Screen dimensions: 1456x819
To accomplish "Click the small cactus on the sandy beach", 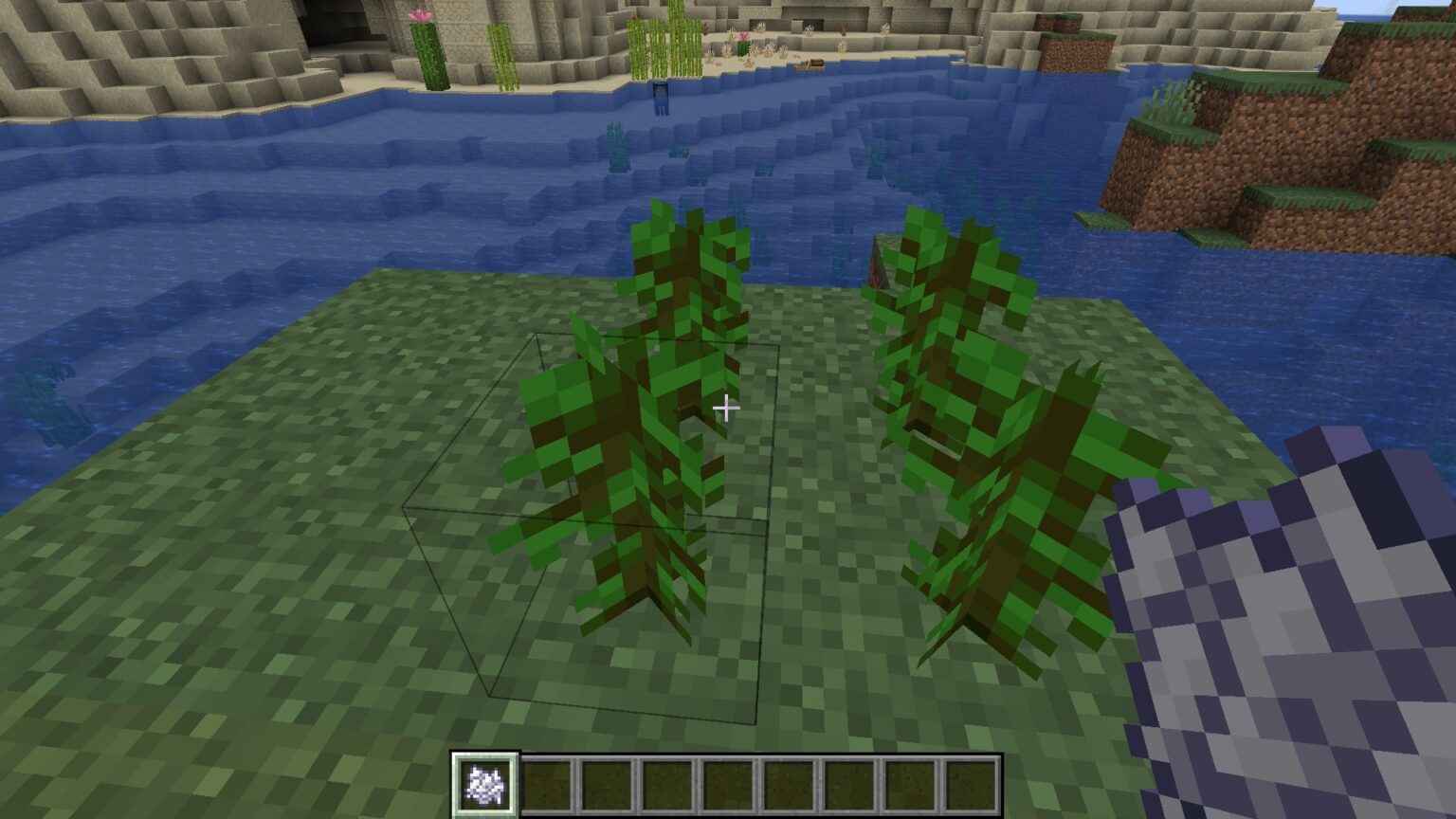I will coord(744,45).
